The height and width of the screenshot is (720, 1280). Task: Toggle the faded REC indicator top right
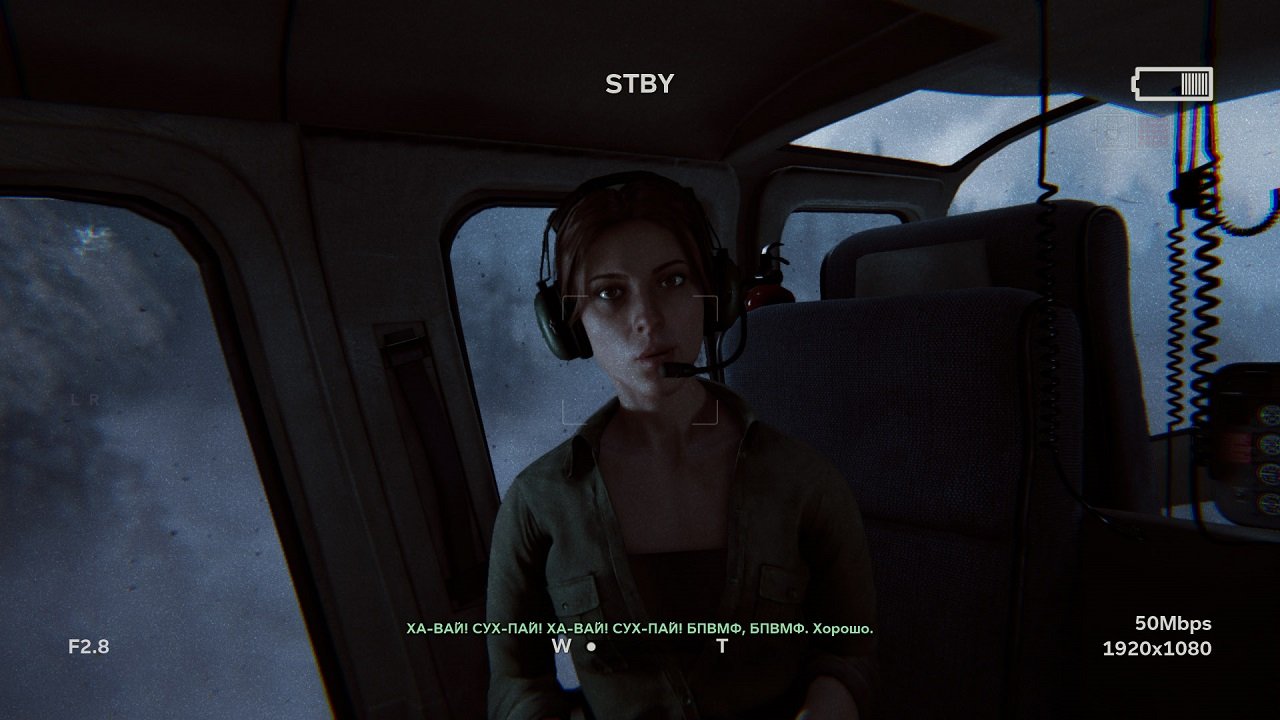[x=1150, y=130]
